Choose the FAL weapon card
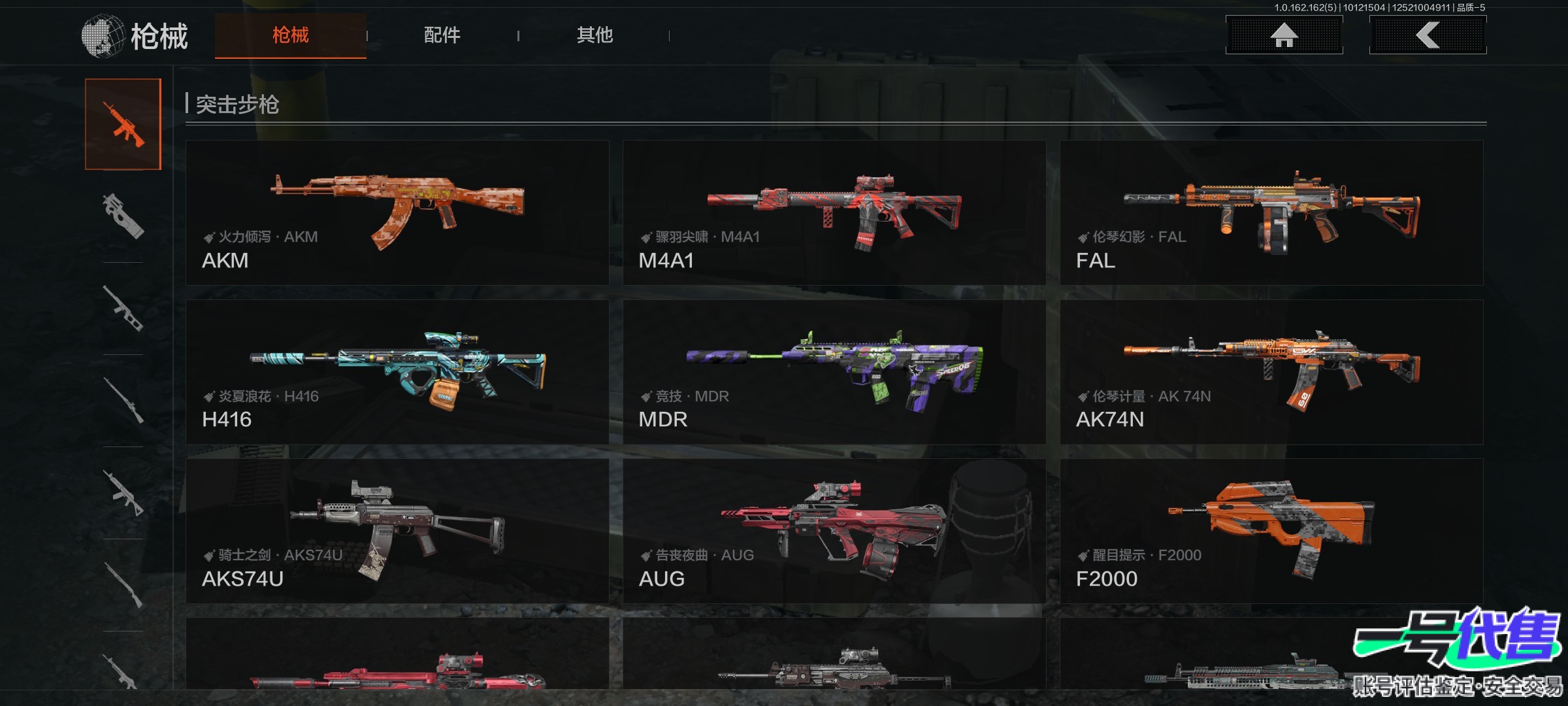 pos(1271,212)
